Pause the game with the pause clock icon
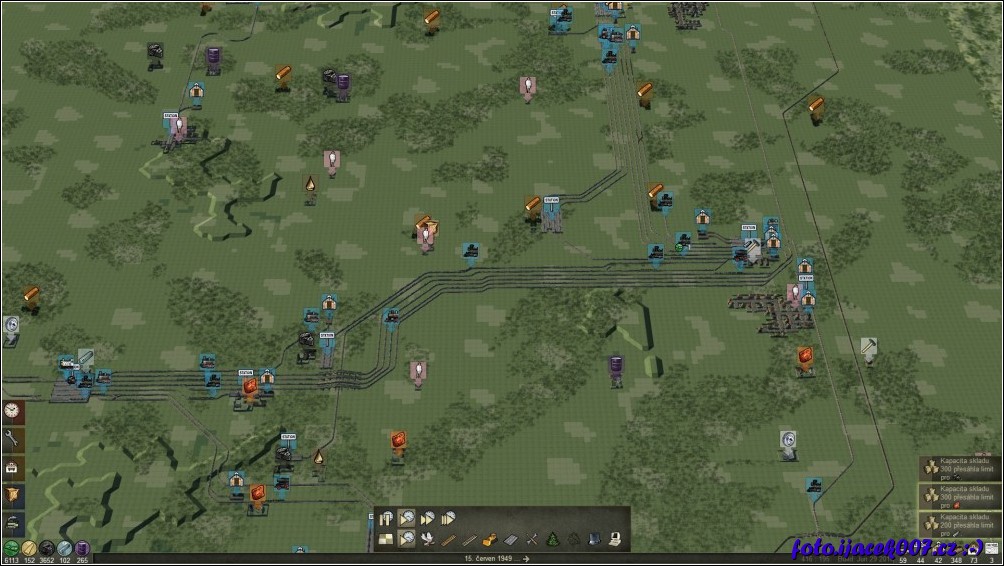Image resolution: width=1004 pixels, height=566 pixels. [387, 518]
